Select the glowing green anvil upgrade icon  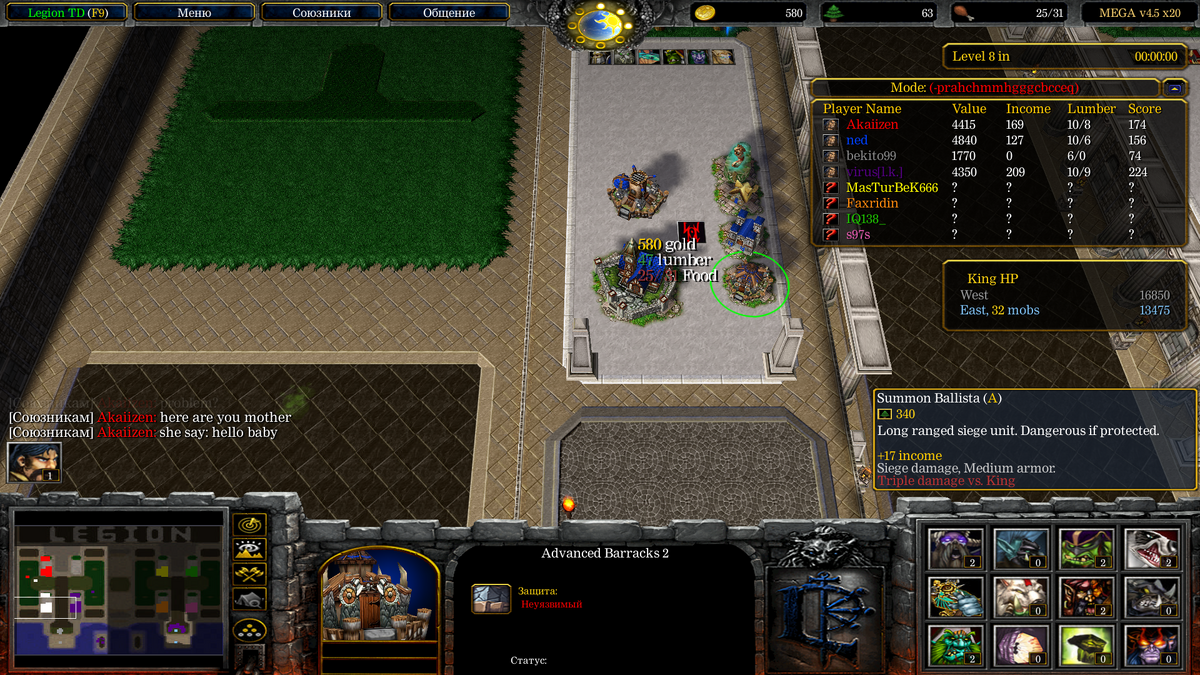coord(1084,645)
